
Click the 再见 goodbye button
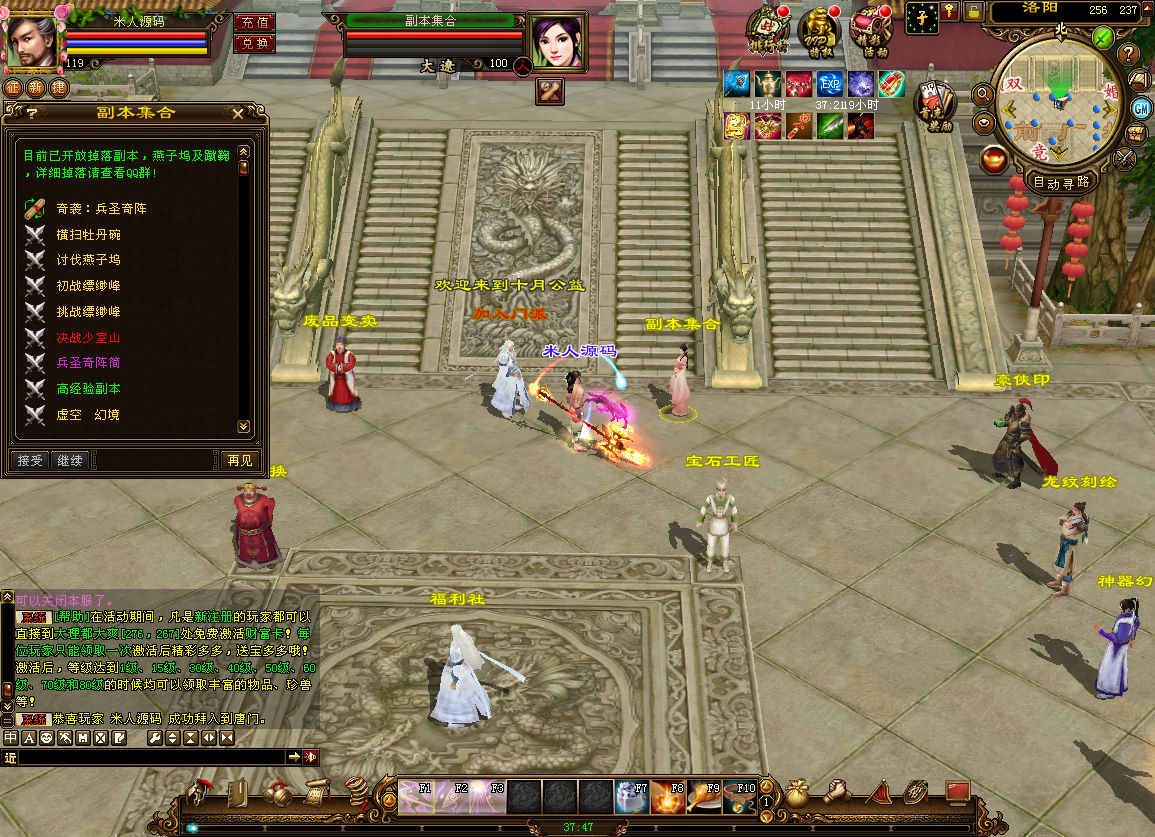[x=240, y=460]
